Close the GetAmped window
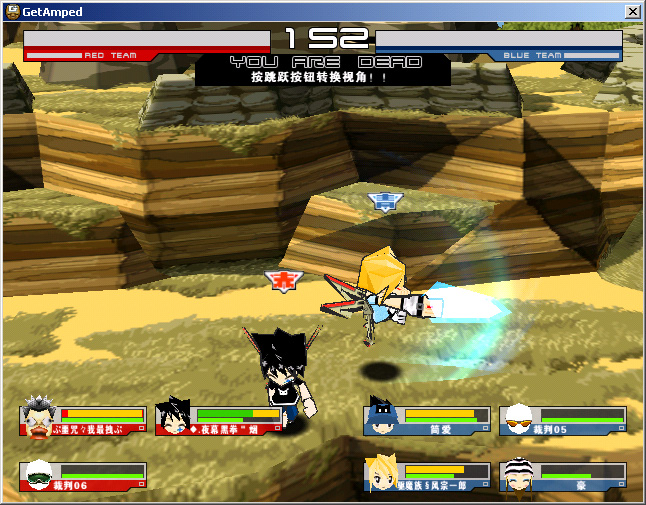 click(632, 11)
